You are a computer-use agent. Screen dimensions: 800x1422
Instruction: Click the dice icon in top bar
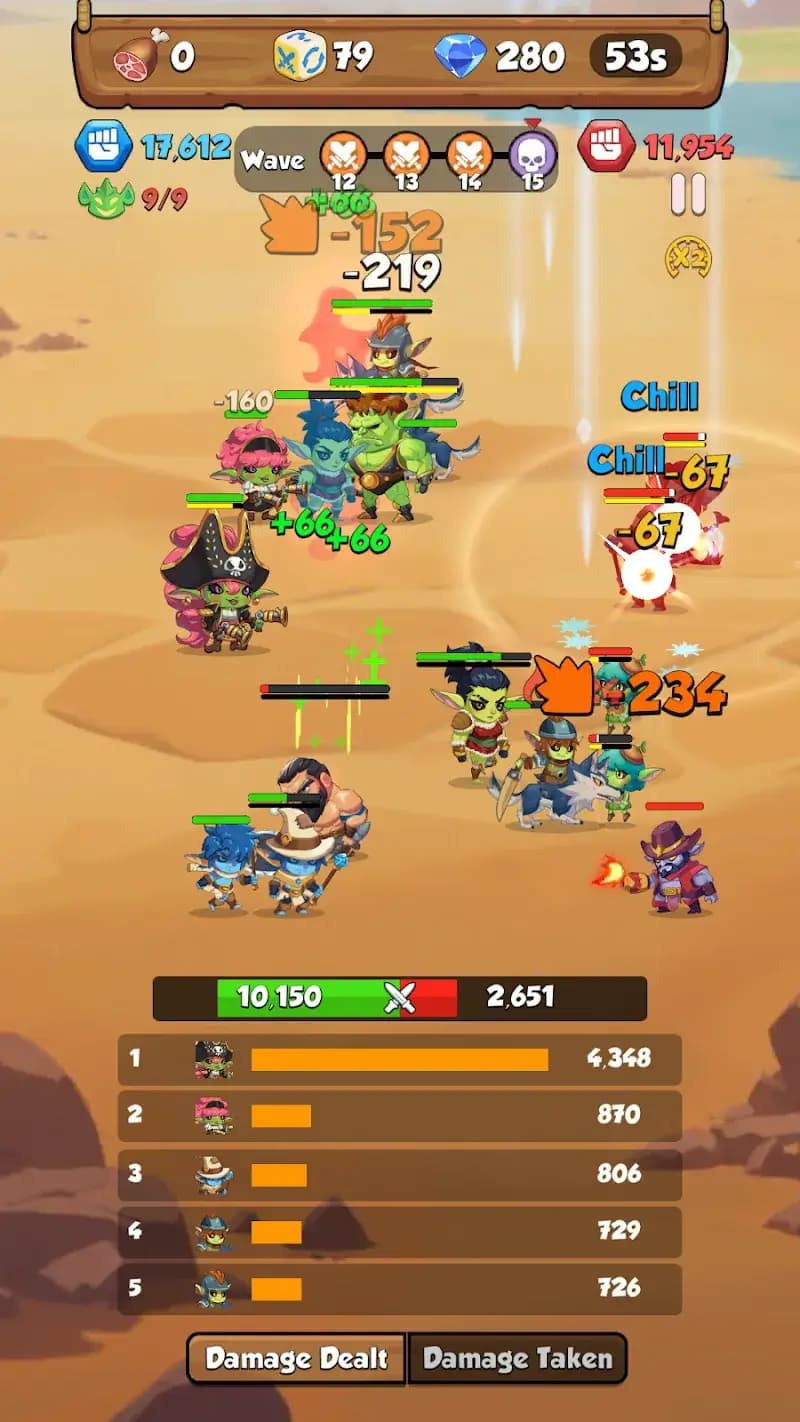tap(299, 57)
